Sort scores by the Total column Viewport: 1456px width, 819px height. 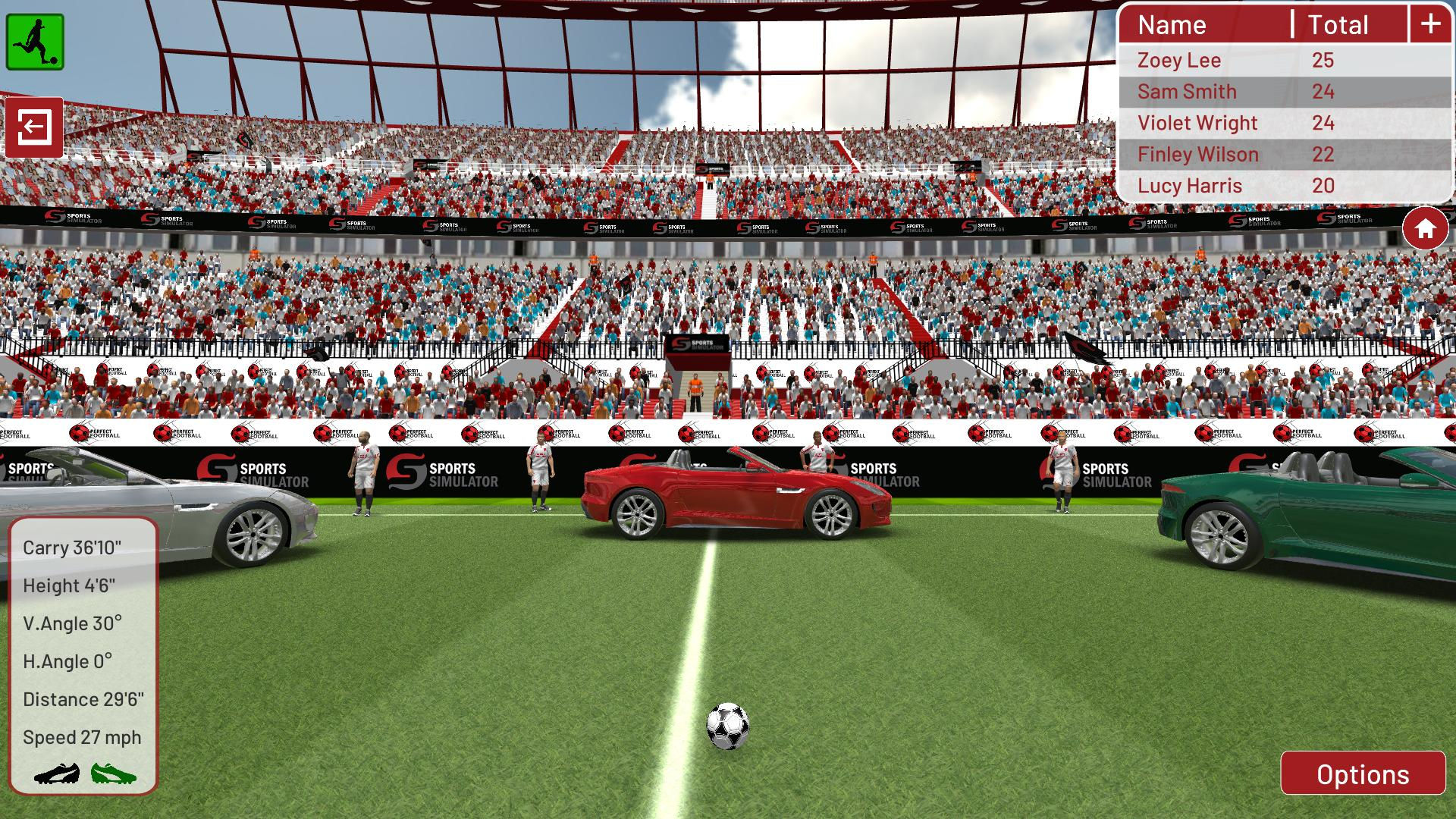(x=1337, y=25)
